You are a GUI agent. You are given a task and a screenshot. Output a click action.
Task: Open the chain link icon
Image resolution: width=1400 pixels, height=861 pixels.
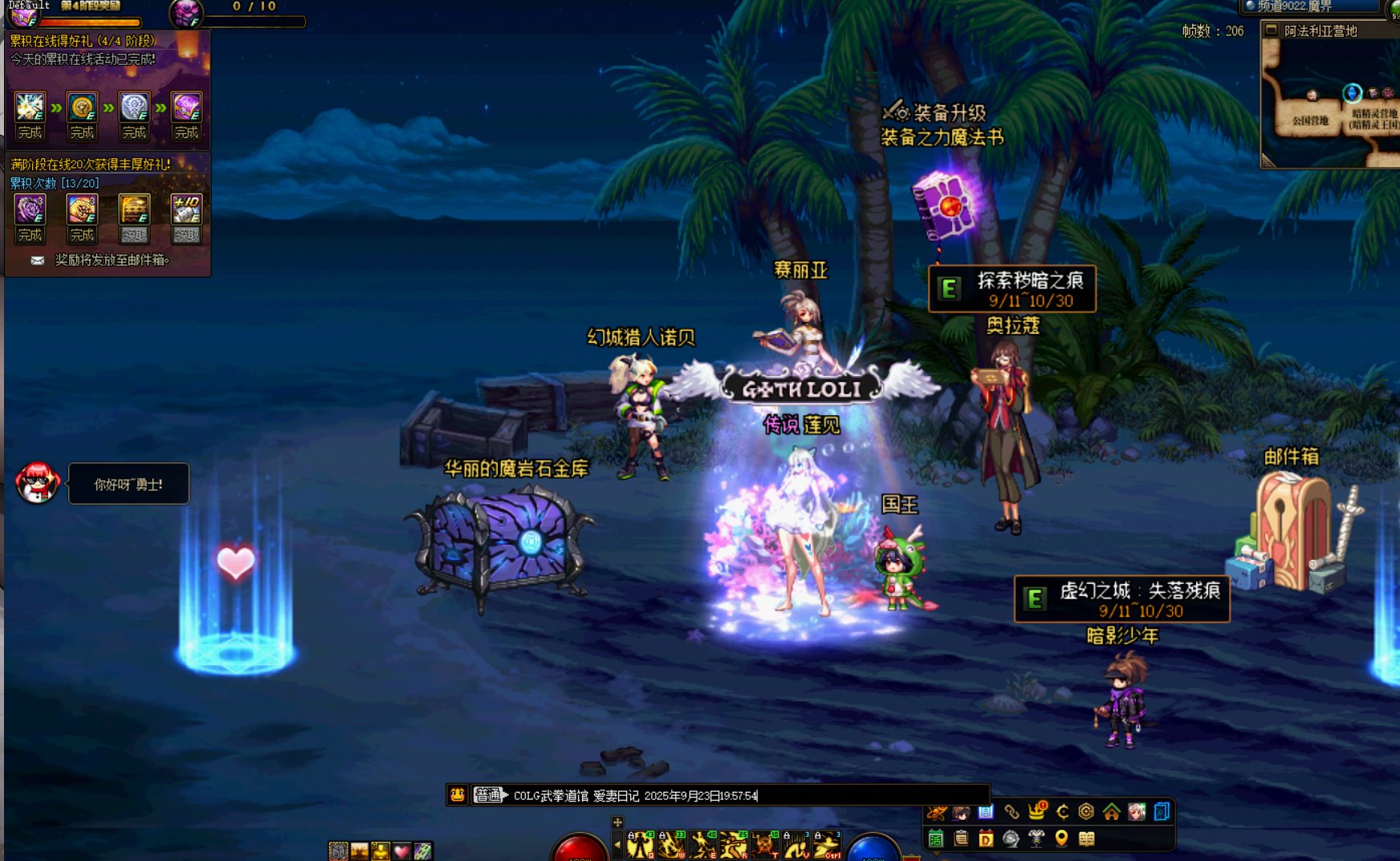(x=1011, y=812)
